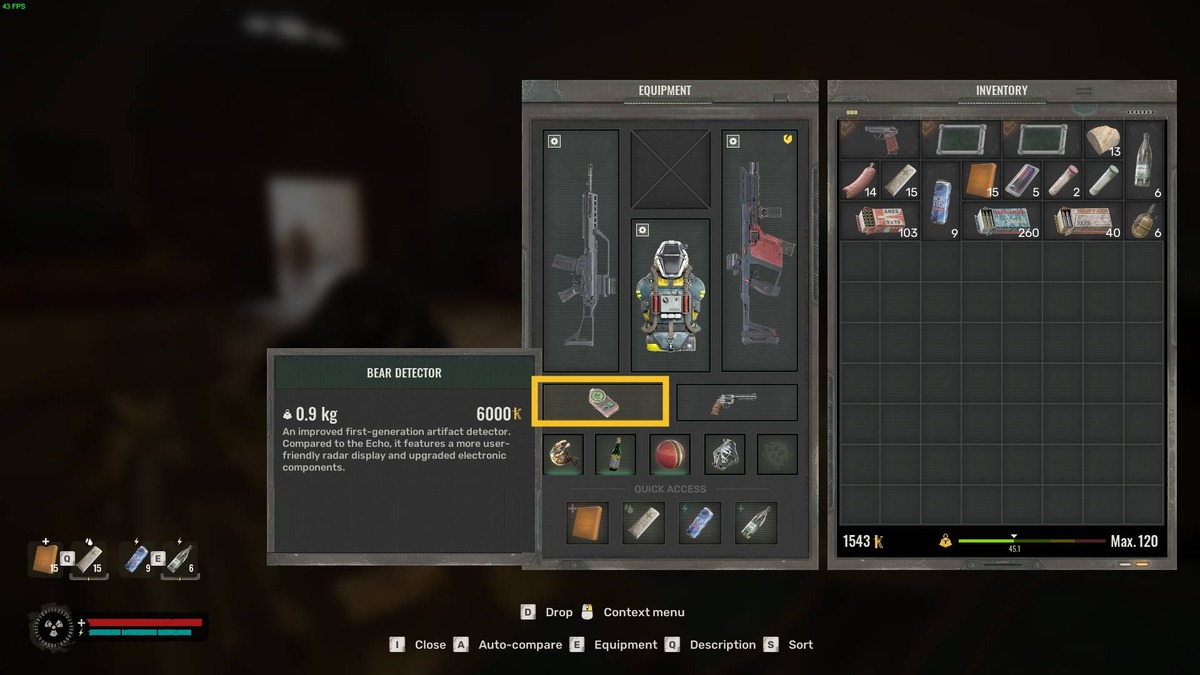Select the grenade stack in inventory
This screenshot has height=675, width=1200.
click(x=1144, y=221)
